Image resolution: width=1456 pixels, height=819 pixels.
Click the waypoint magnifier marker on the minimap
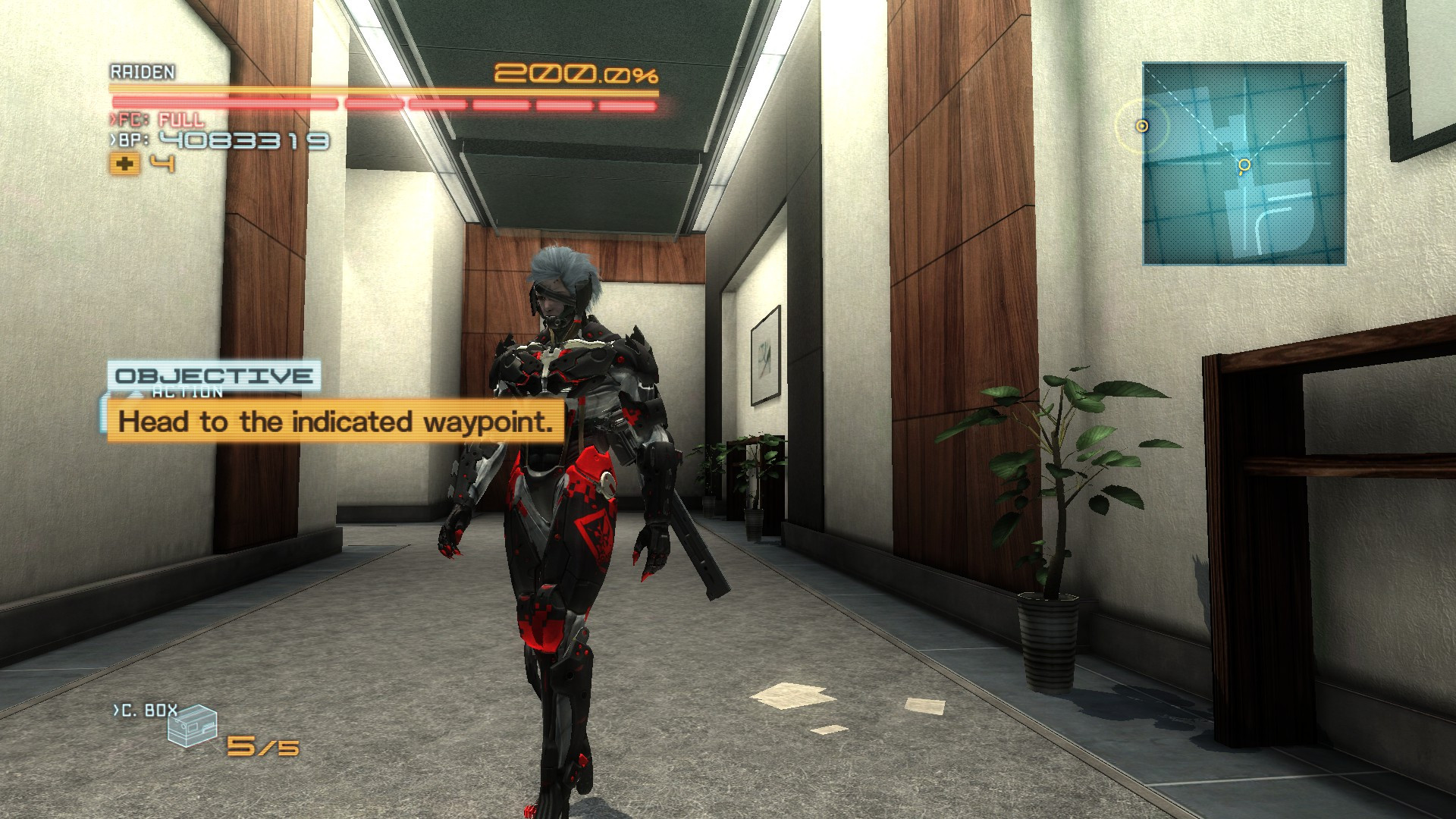click(x=1244, y=165)
